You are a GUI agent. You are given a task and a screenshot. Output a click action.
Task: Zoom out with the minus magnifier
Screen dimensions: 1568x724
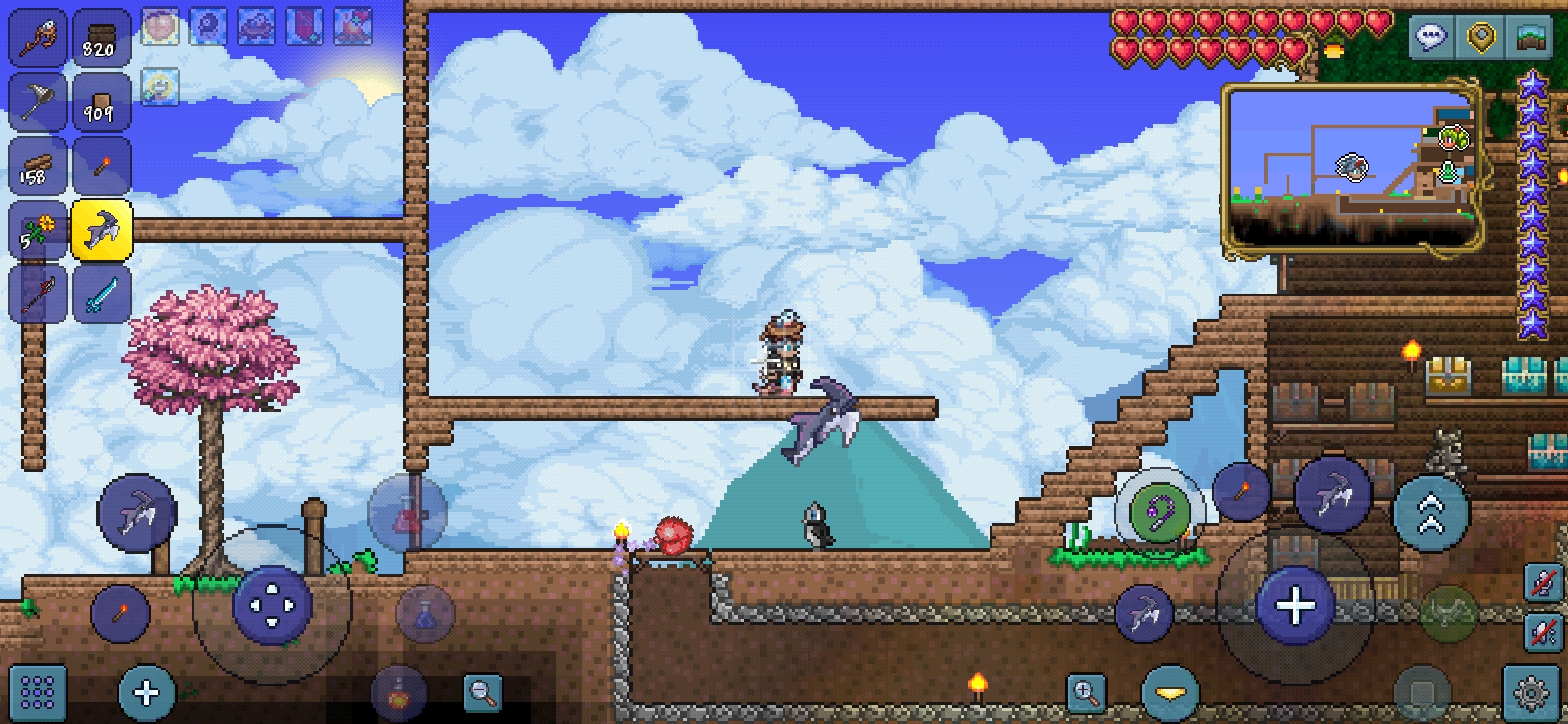coord(482,693)
